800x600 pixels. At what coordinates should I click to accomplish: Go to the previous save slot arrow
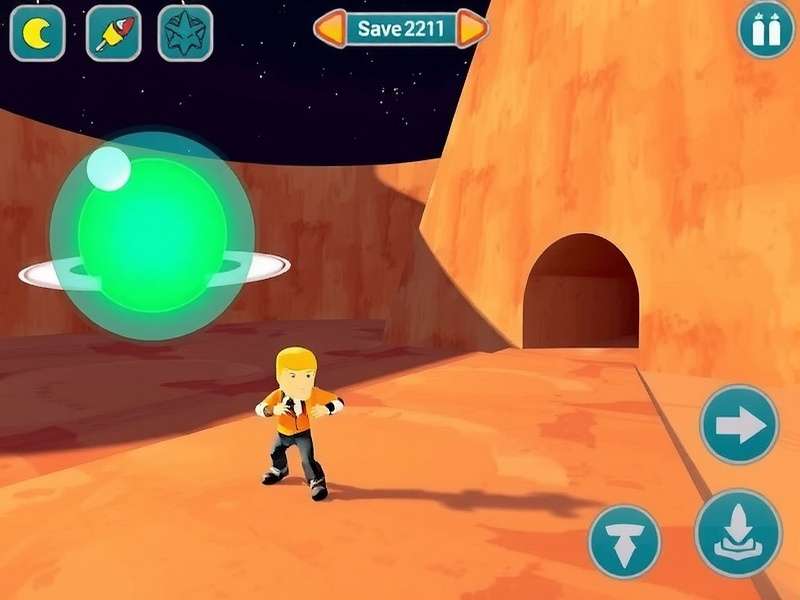coord(330,29)
